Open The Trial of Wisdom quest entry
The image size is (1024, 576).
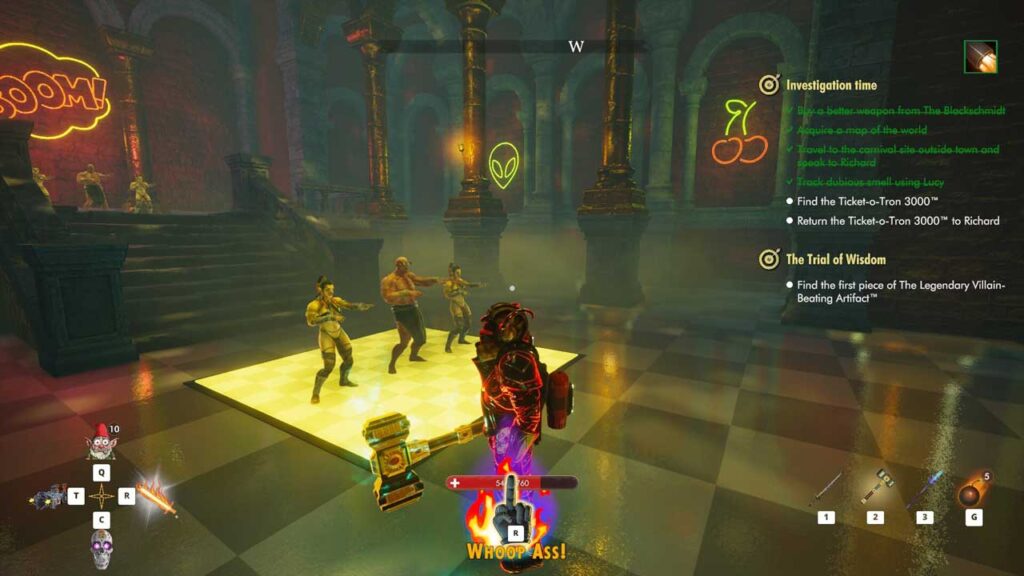tap(835, 259)
